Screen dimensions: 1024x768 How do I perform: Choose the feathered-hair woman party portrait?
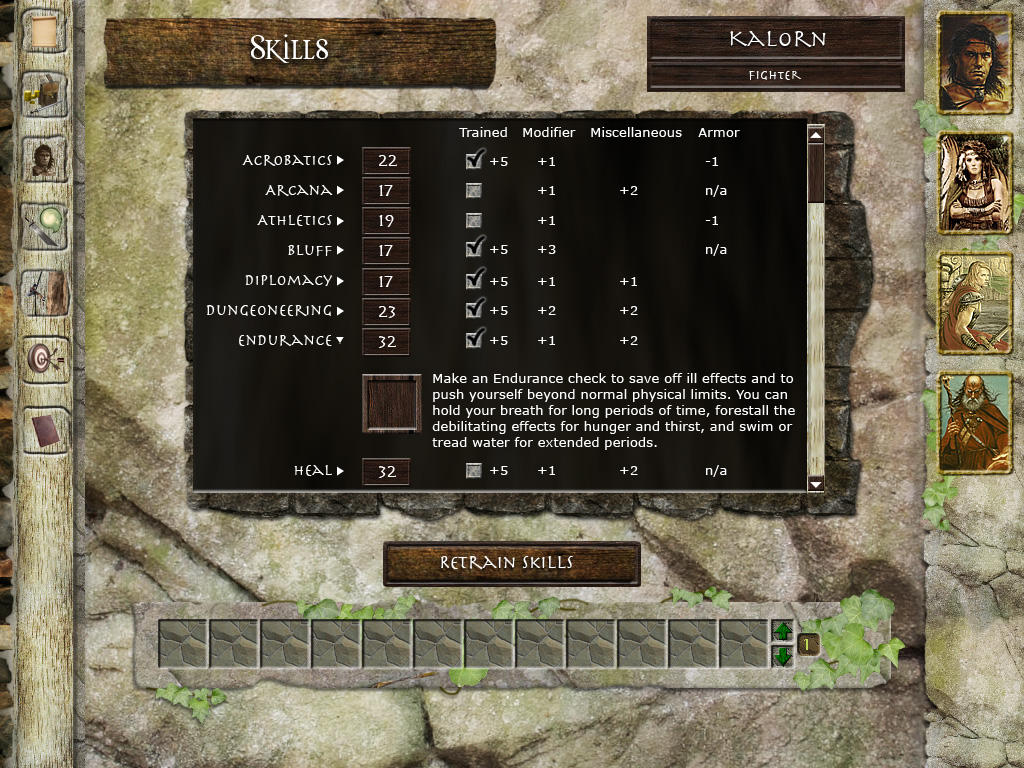click(x=974, y=184)
